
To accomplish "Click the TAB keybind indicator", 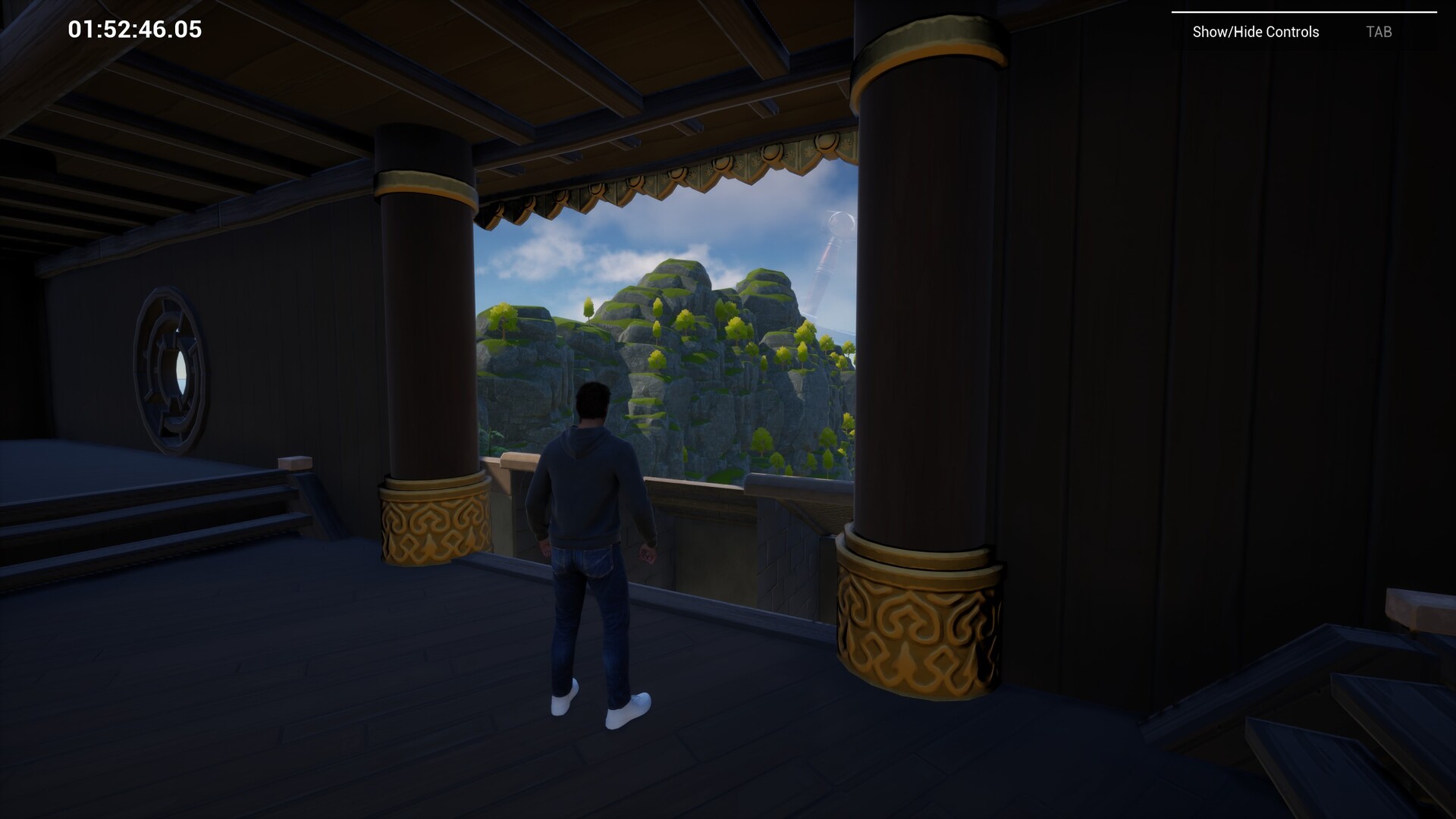I will (x=1379, y=32).
